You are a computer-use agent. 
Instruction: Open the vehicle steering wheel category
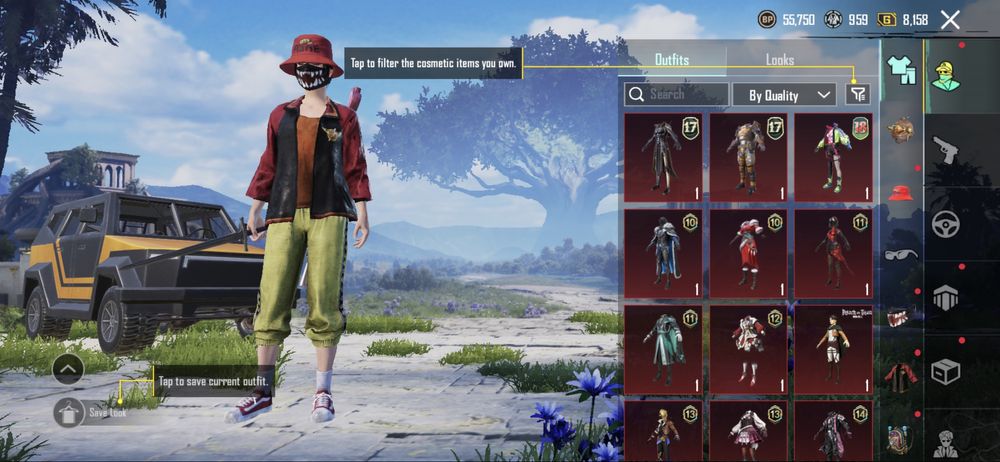[x=945, y=224]
